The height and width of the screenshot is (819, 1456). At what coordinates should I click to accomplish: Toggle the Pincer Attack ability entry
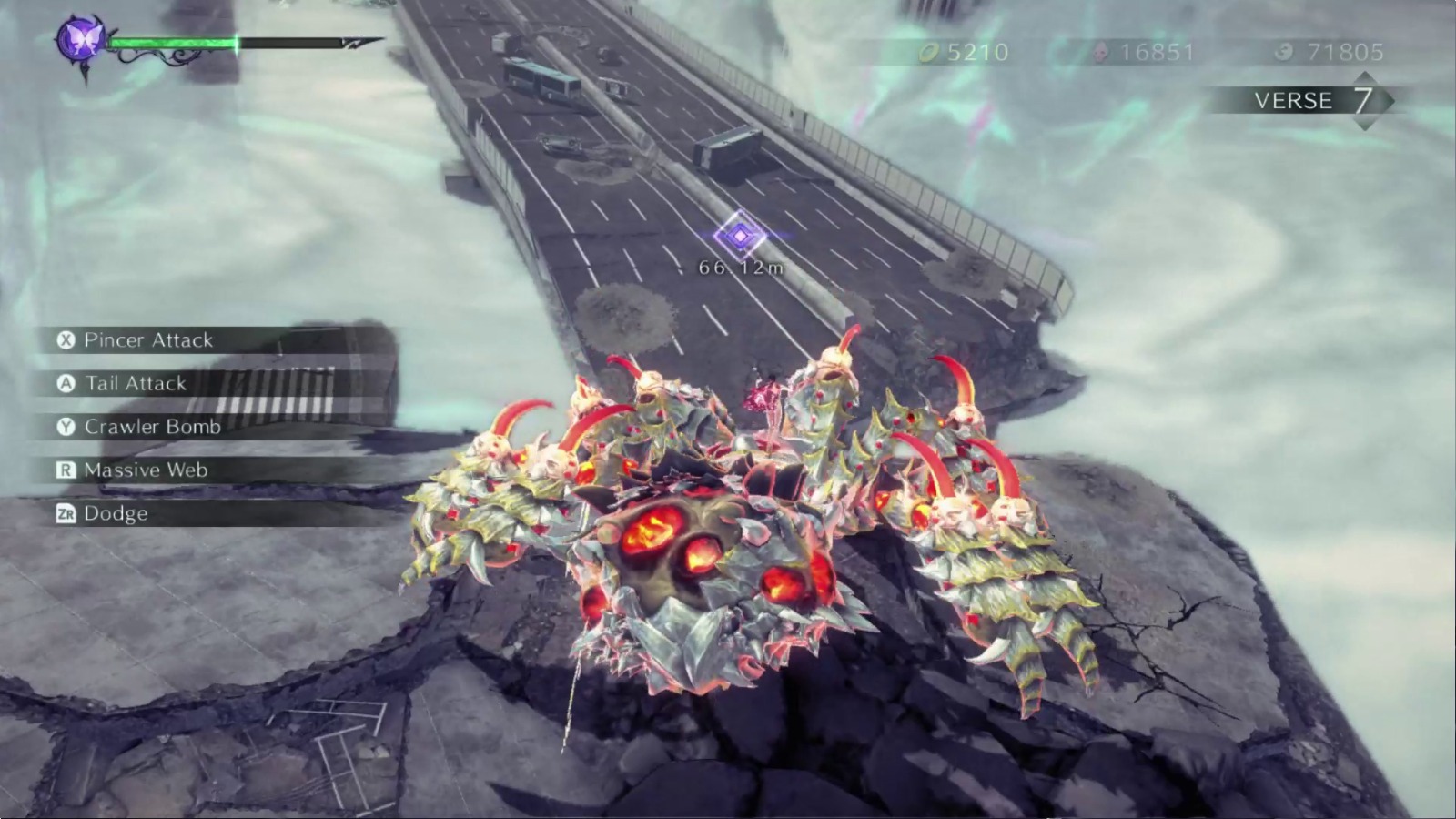(146, 341)
